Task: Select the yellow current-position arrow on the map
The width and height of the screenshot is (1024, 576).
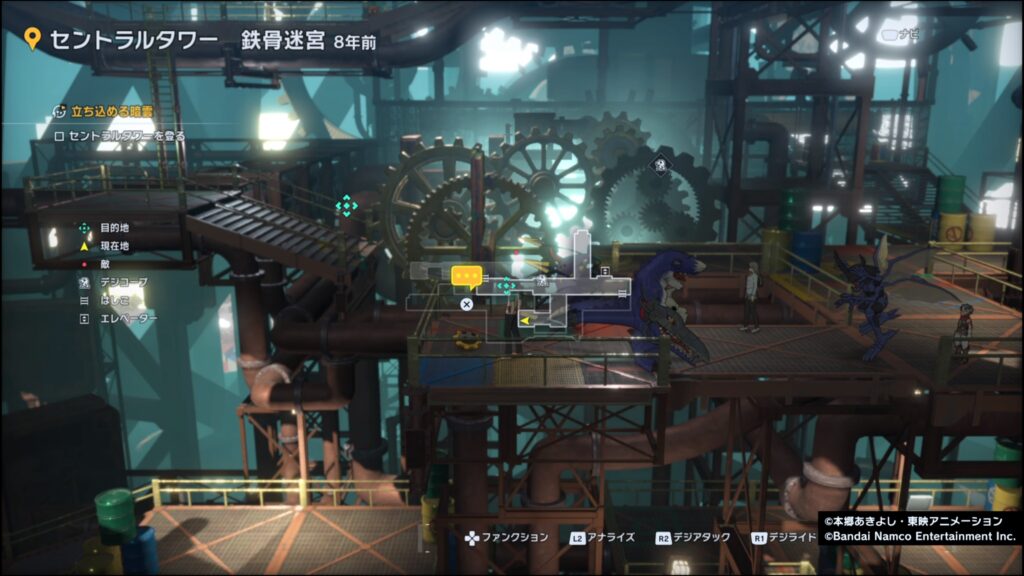Action: pos(524,320)
